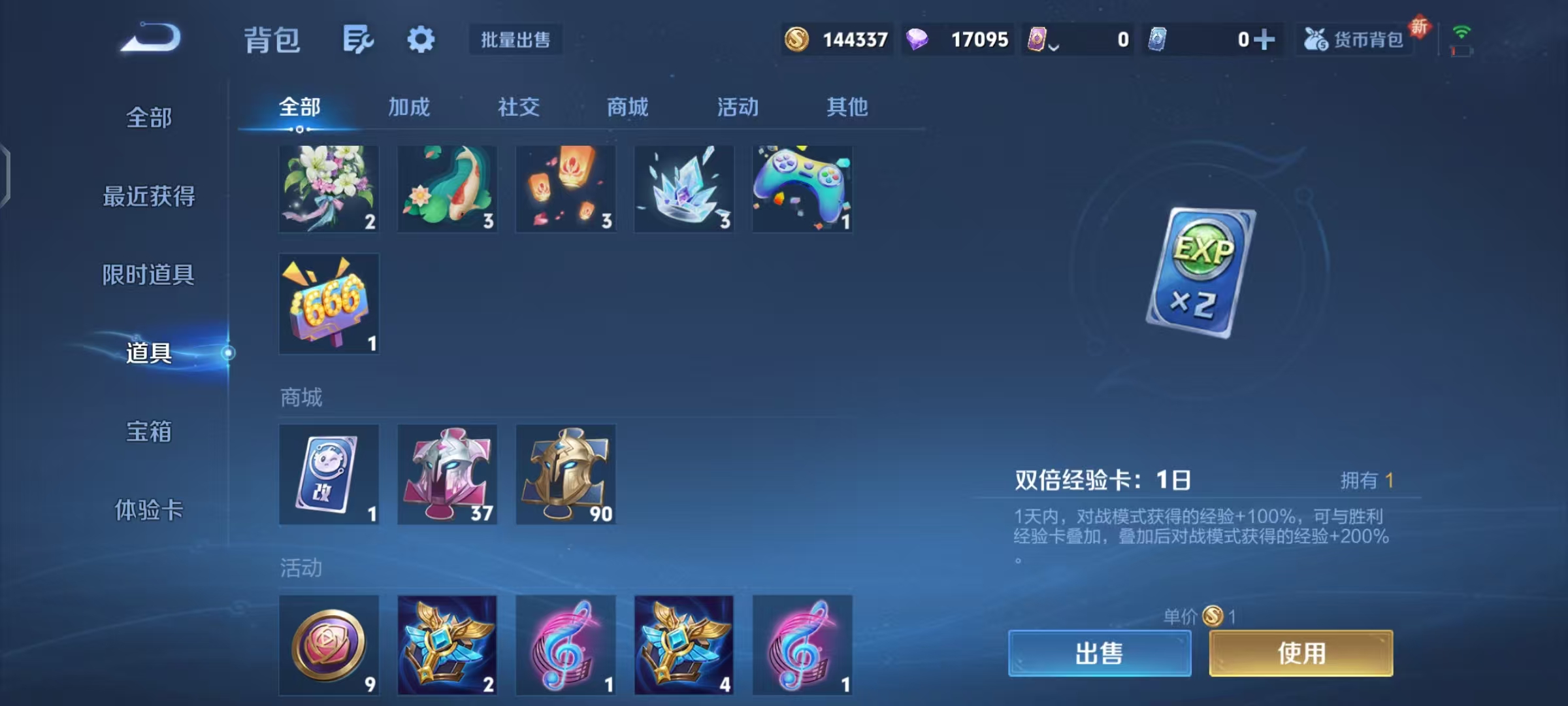
Task: Open the 宝箱 category in the sidebar
Action: (x=148, y=432)
